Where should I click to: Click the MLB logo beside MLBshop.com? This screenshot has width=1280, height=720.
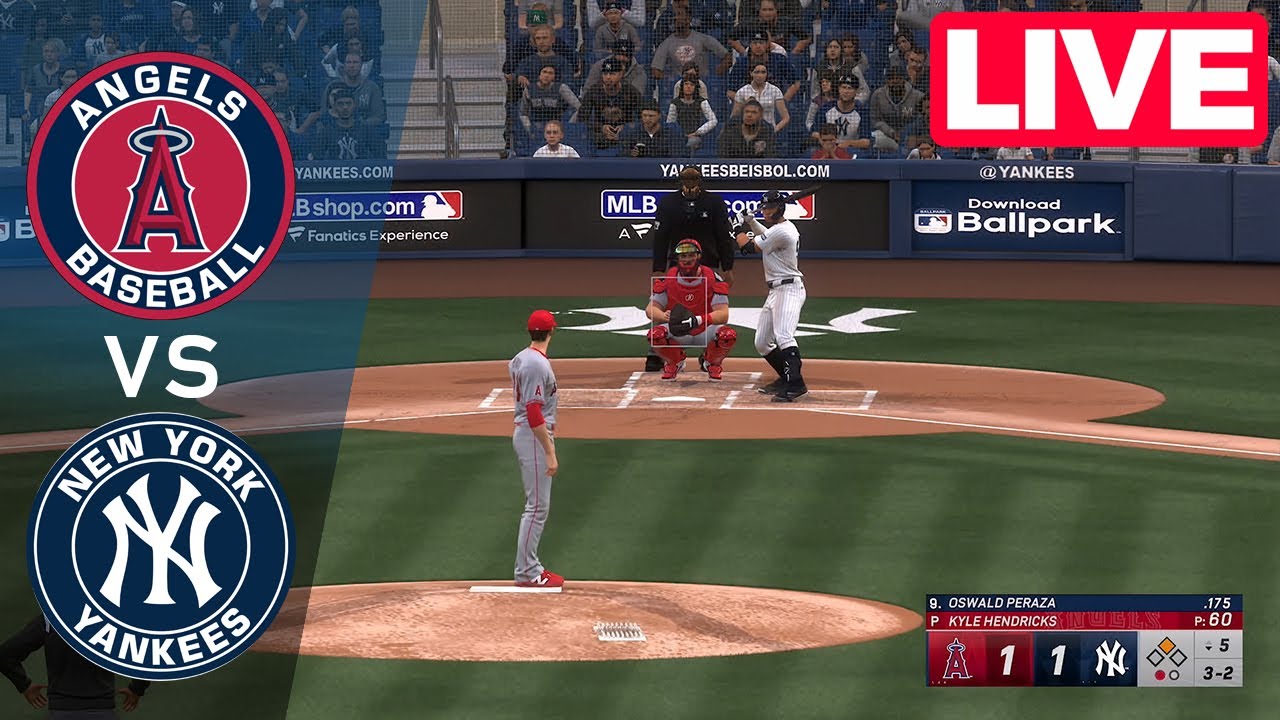coord(443,207)
